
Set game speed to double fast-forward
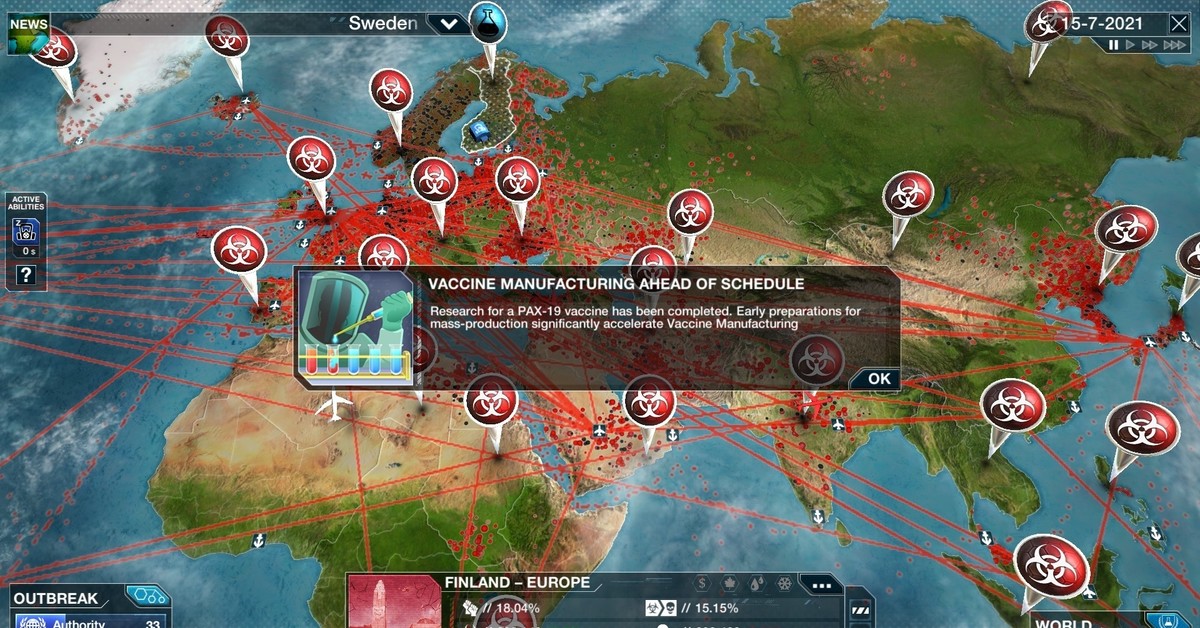pyautogui.click(x=1150, y=45)
